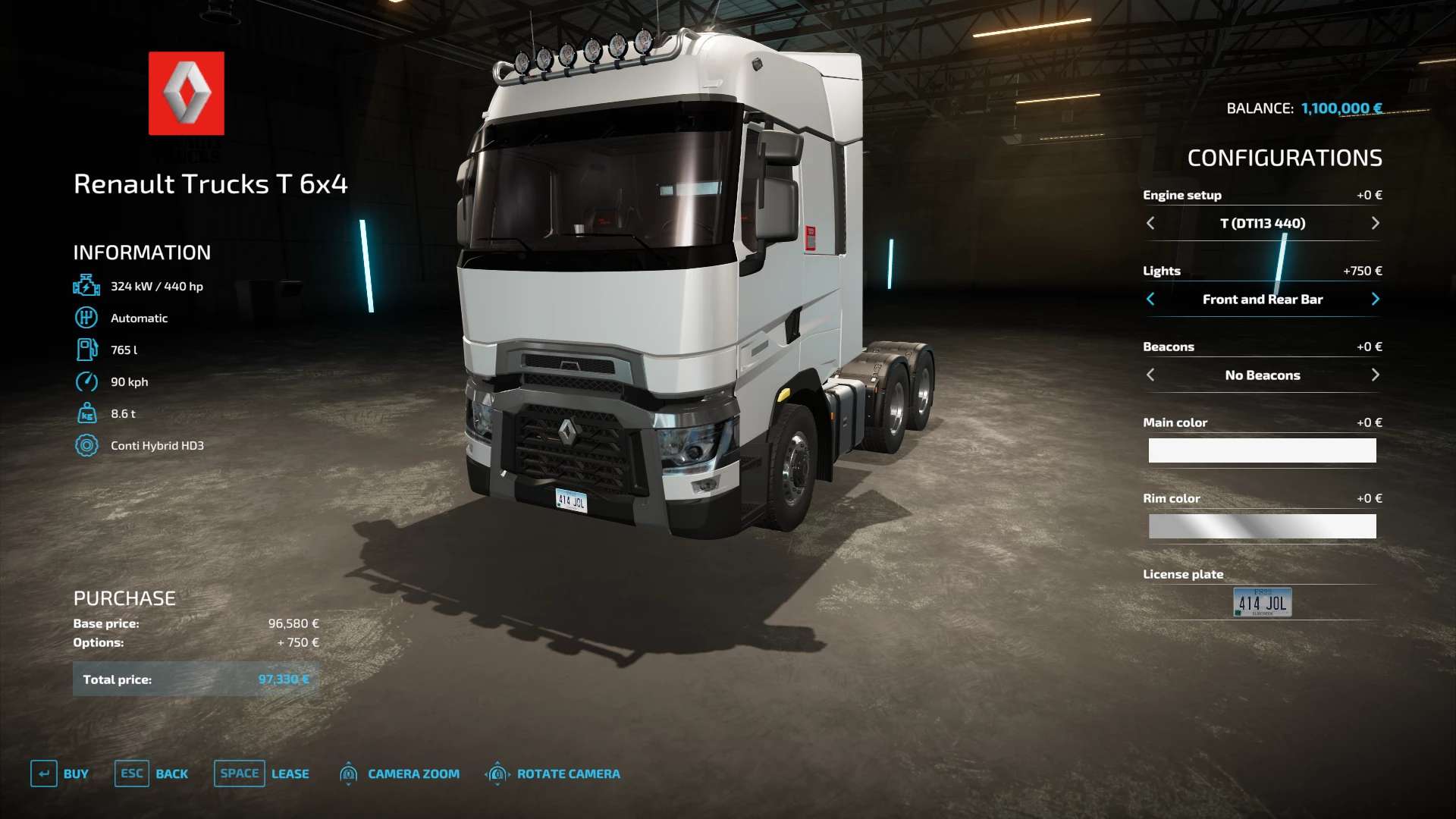Screen dimensions: 1456x819
Task: Switch to next Lights option
Action: point(1375,299)
